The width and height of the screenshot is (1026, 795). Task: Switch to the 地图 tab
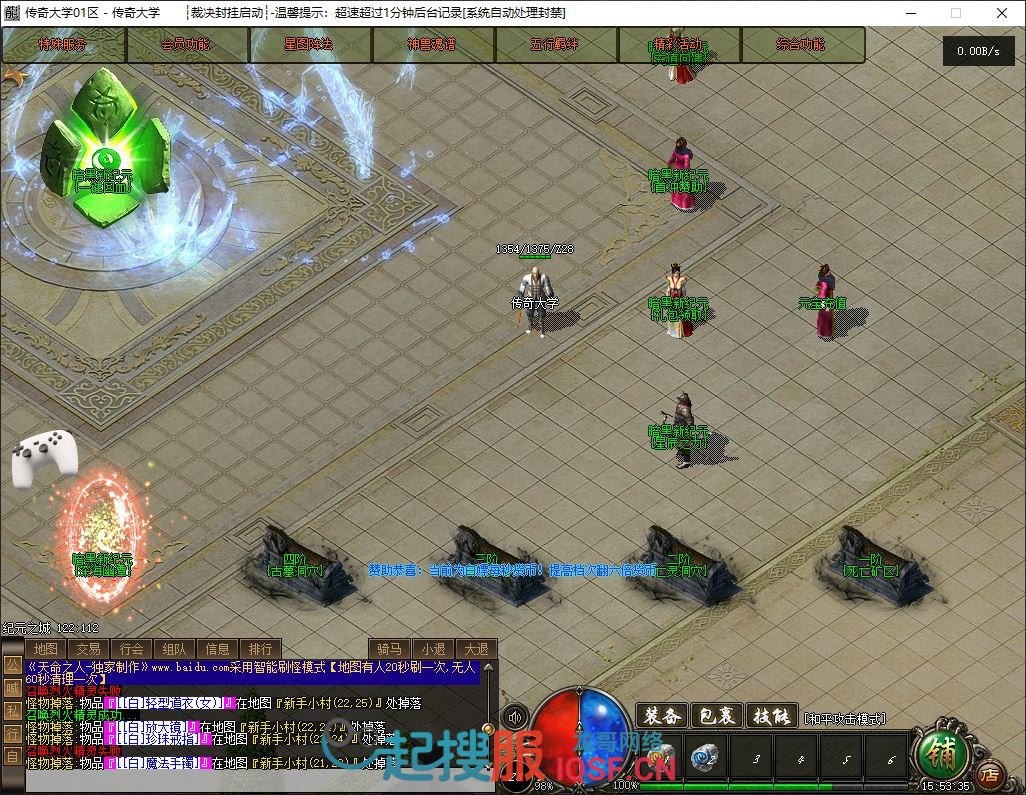point(45,649)
